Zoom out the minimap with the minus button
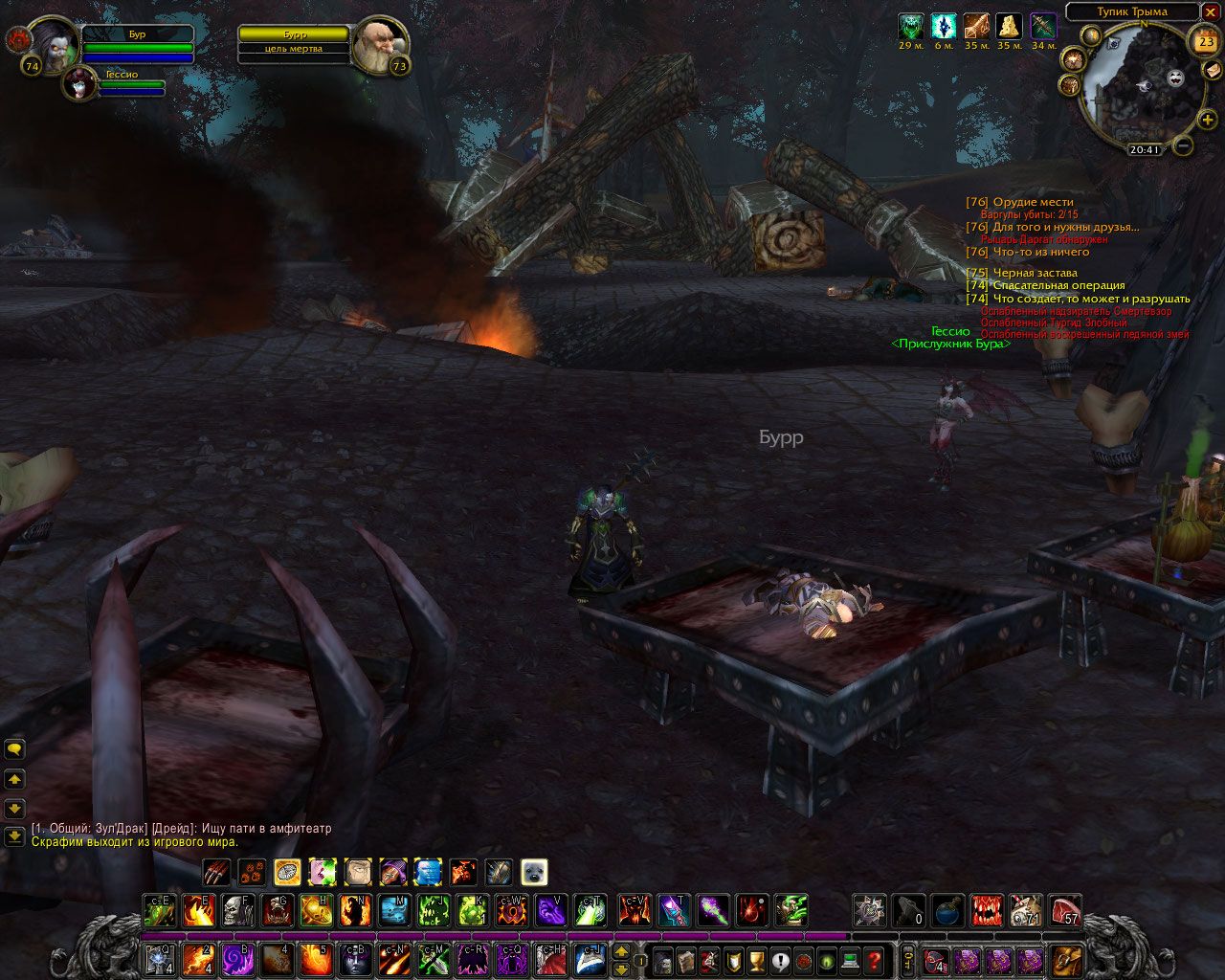This screenshot has height=980, width=1225. pos(1183,145)
